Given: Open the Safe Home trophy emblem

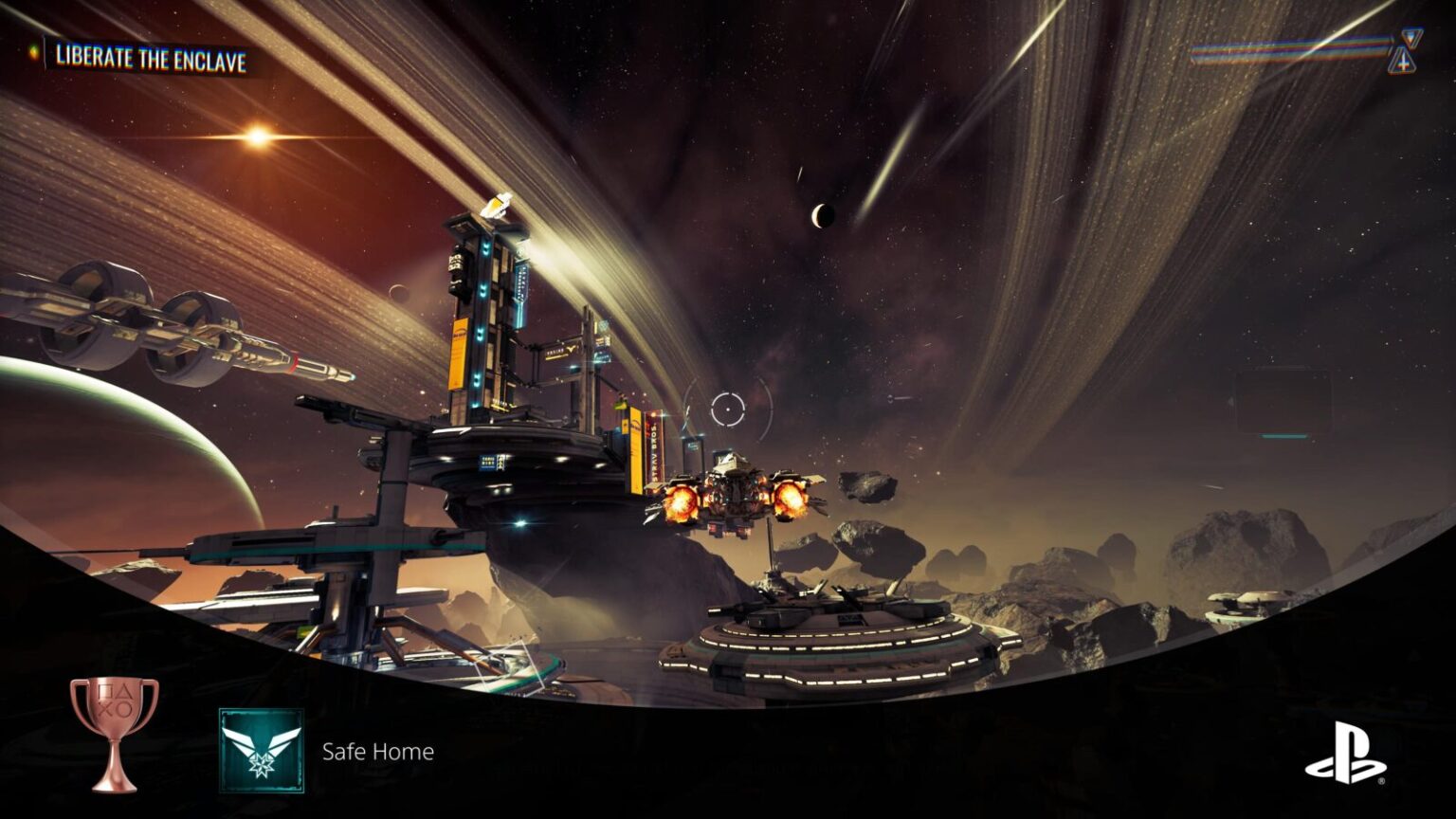Looking at the screenshot, I should pyautogui.click(x=262, y=751).
